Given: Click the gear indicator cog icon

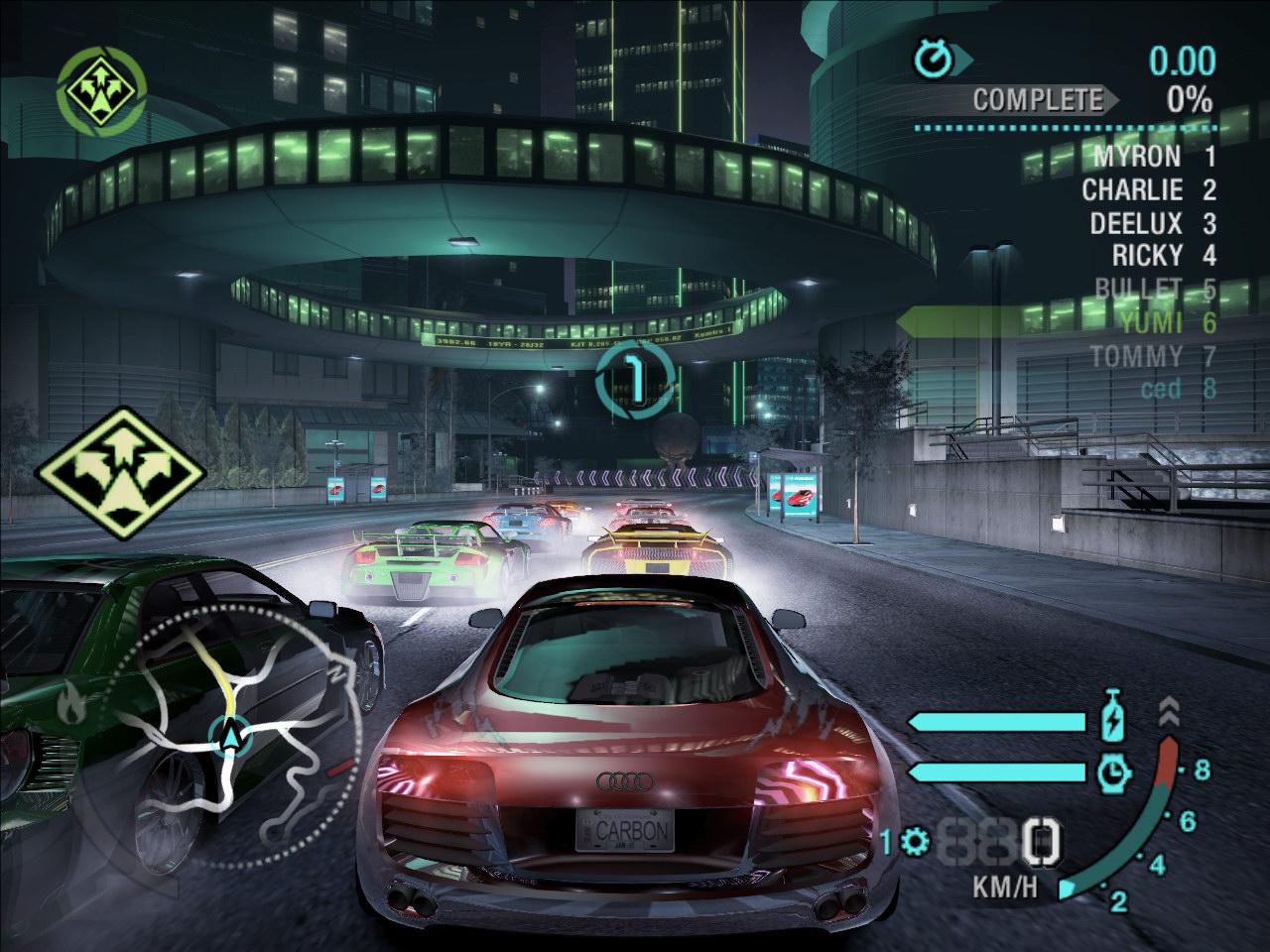Looking at the screenshot, I should coord(914,843).
